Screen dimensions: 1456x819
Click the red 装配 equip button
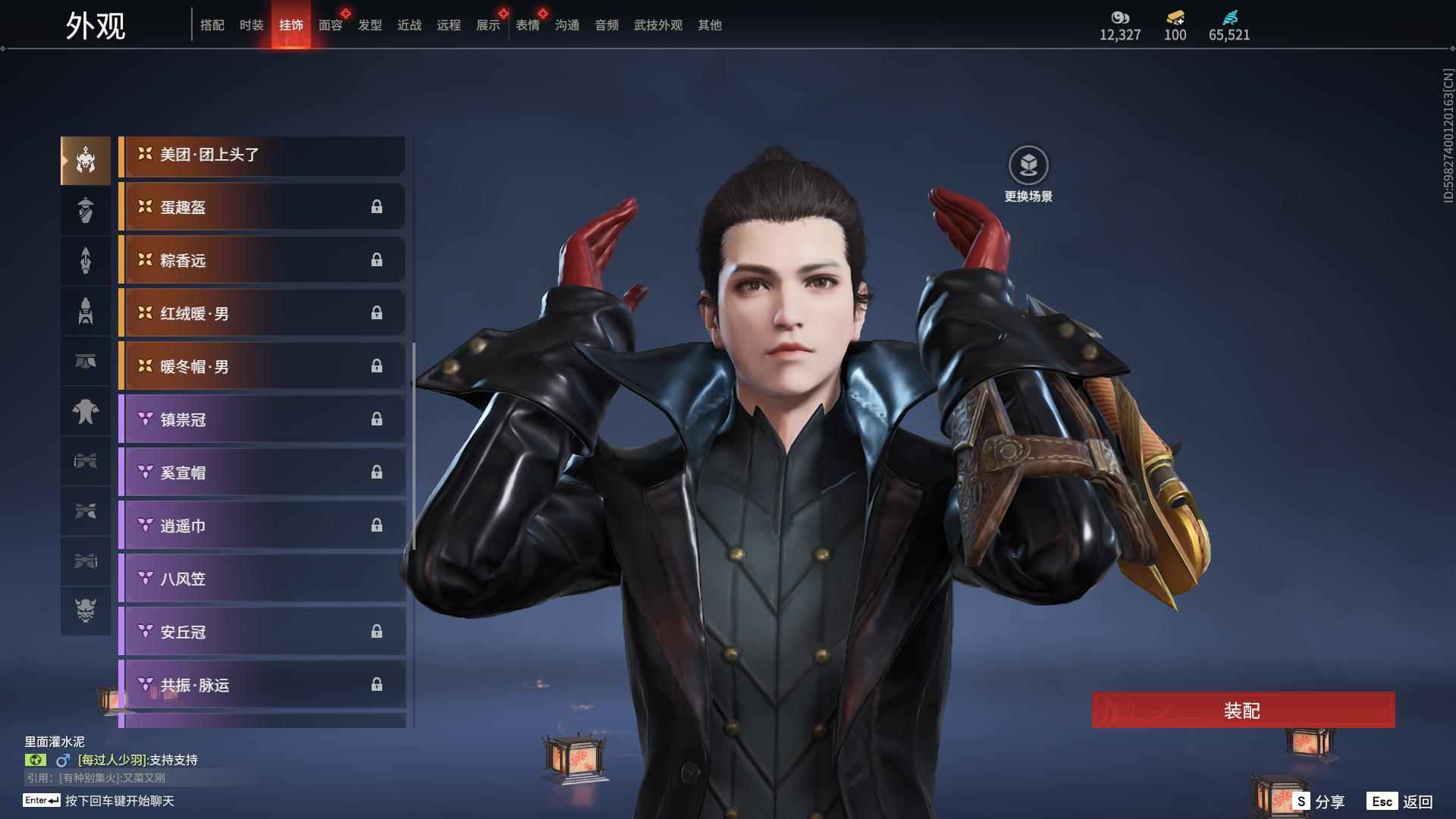click(1242, 710)
